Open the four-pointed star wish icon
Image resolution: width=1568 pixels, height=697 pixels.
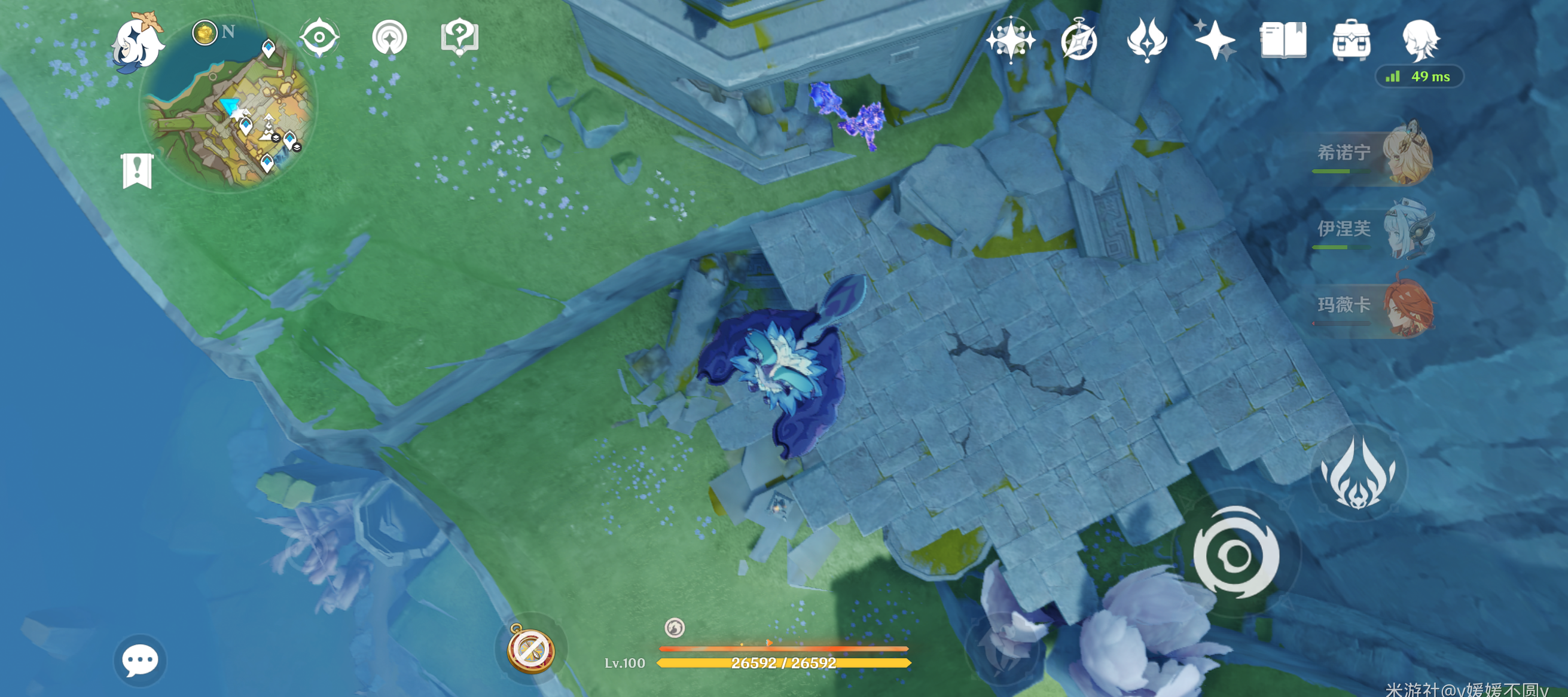(x=1011, y=40)
